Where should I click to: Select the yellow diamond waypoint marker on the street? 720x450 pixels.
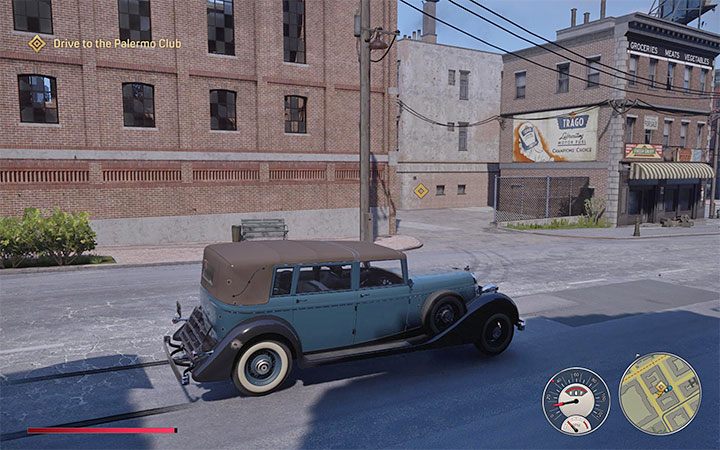(x=421, y=190)
